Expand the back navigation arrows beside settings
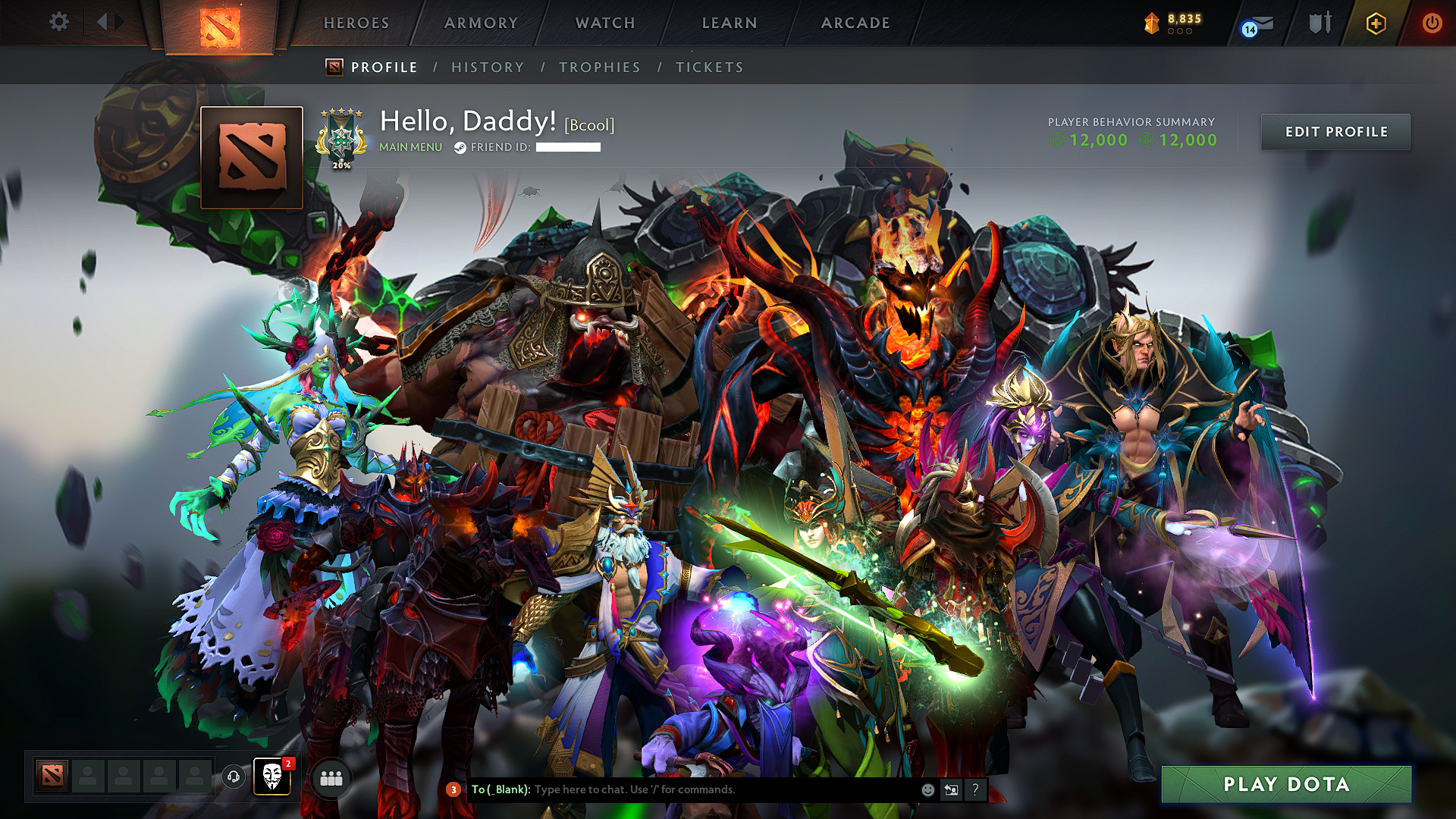Screen dimensions: 1456x819 pyautogui.click(x=108, y=23)
